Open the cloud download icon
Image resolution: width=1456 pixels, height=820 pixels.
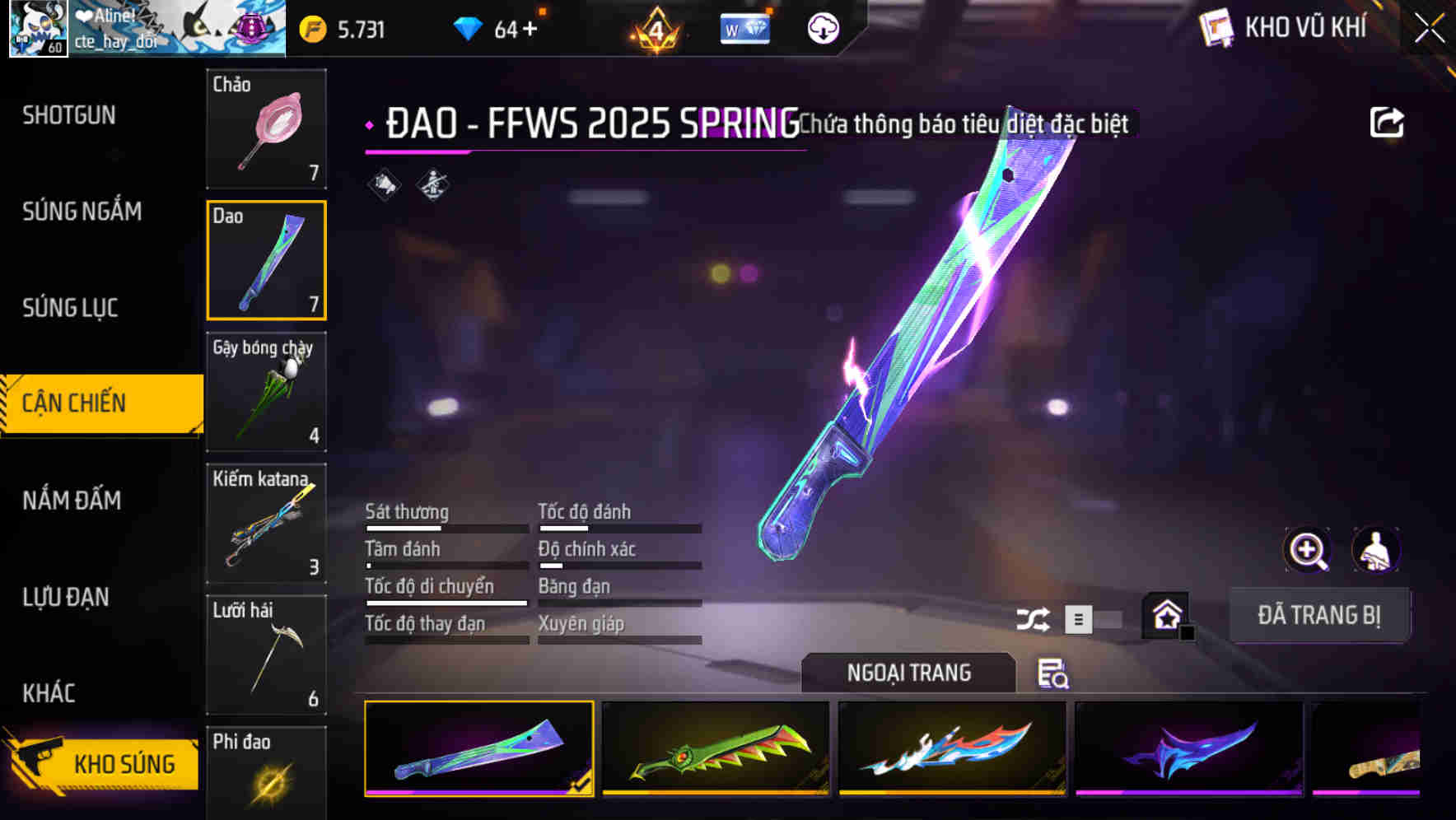point(824,30)
